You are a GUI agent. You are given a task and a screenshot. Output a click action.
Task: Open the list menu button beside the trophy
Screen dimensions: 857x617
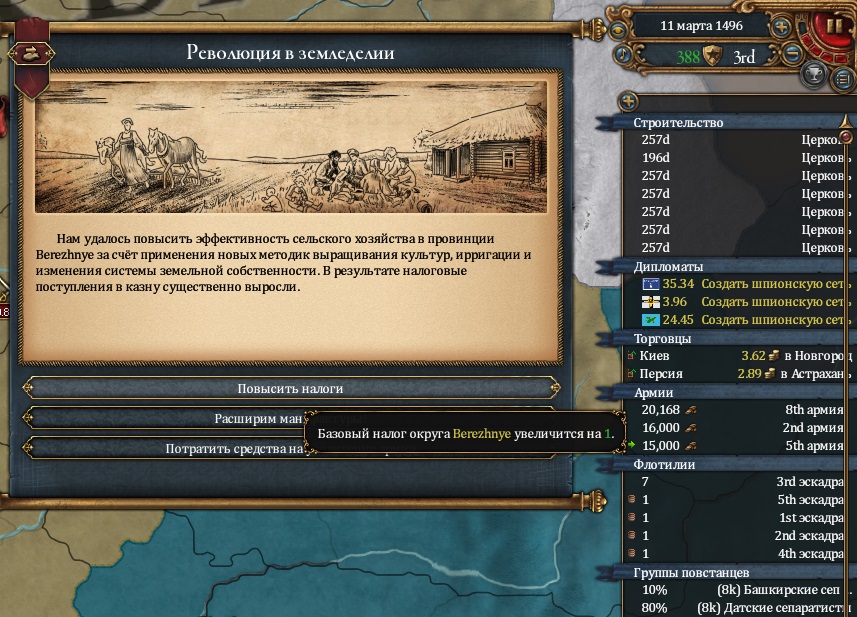(843, 76)
